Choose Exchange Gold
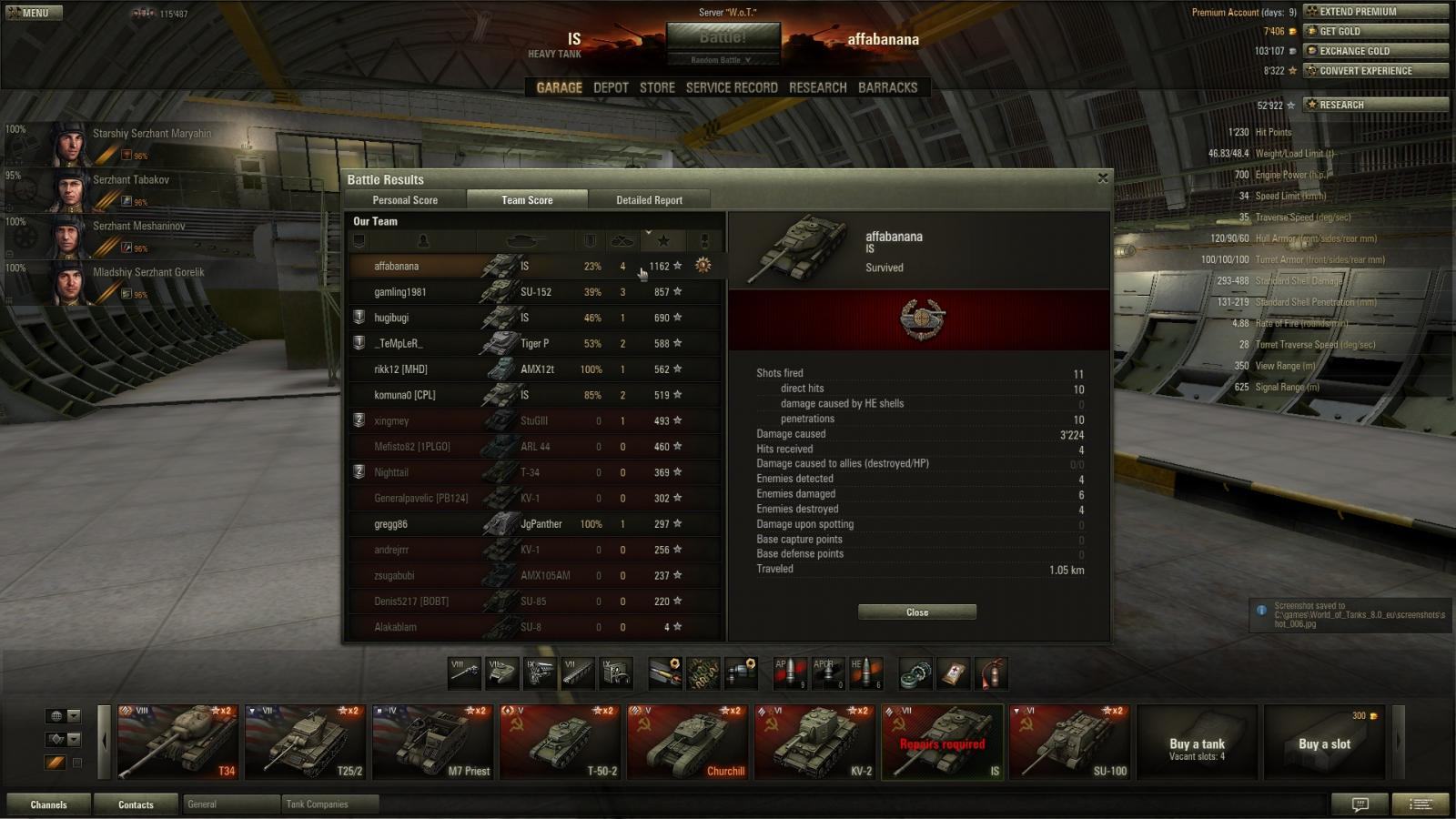The image size is (1456, 819). (x=1375, y=51)
